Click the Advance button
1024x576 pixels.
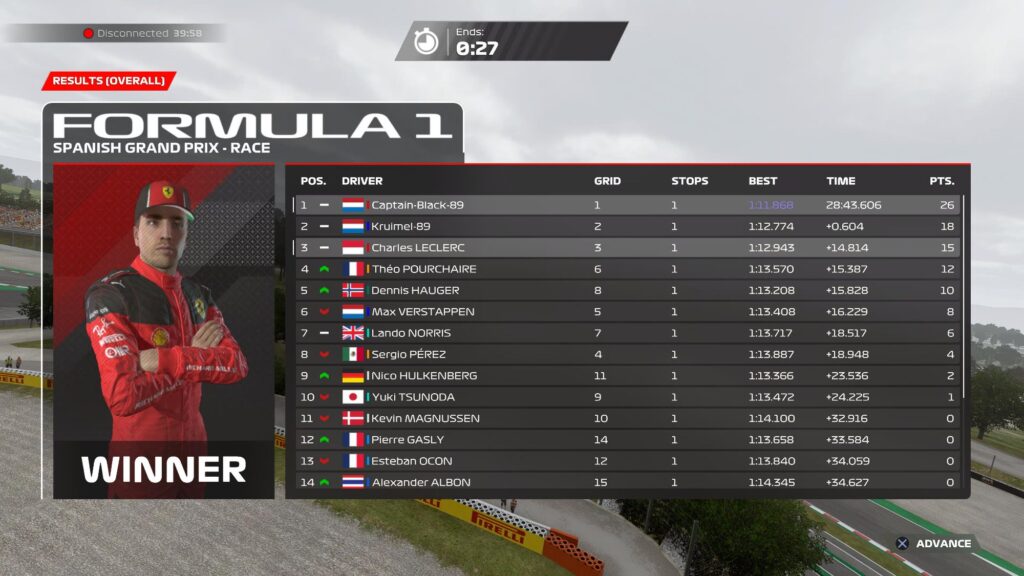934,544
